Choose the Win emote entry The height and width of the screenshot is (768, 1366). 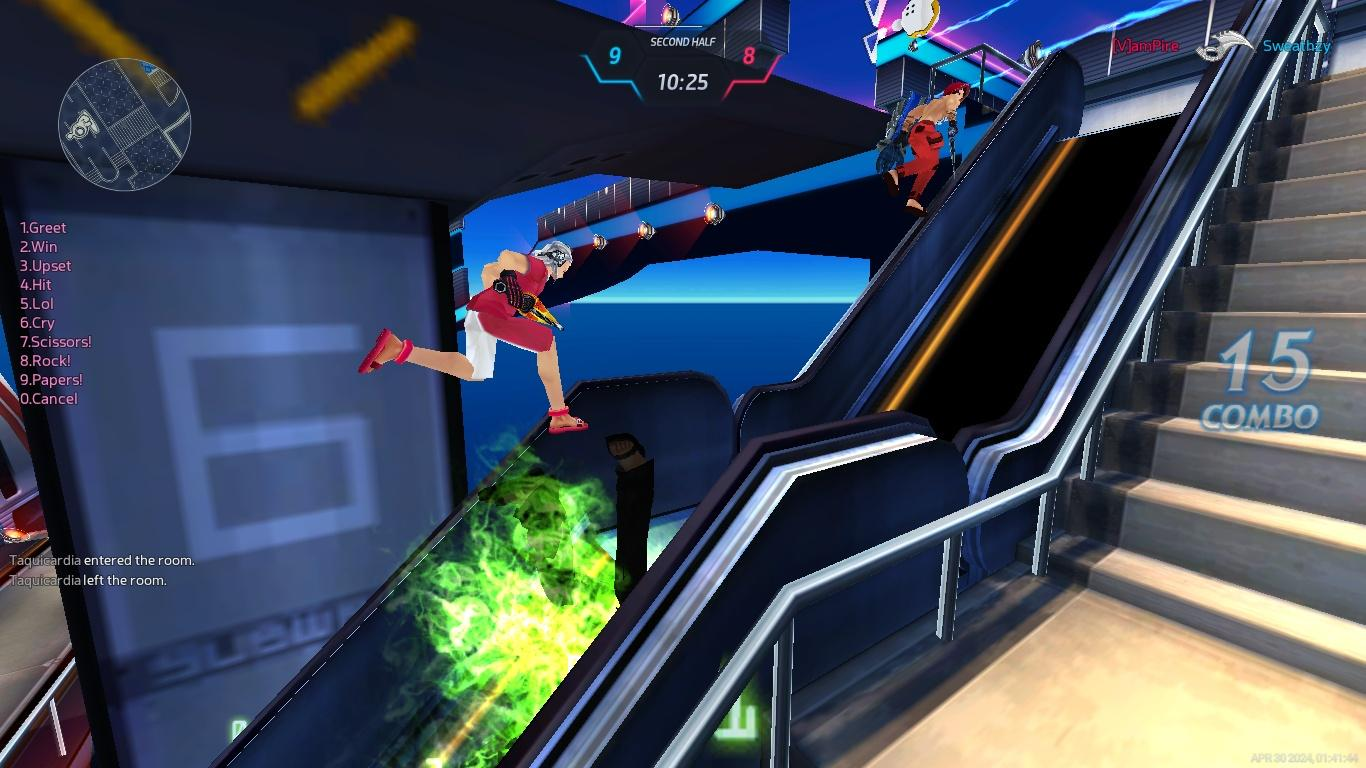point(39,247)
